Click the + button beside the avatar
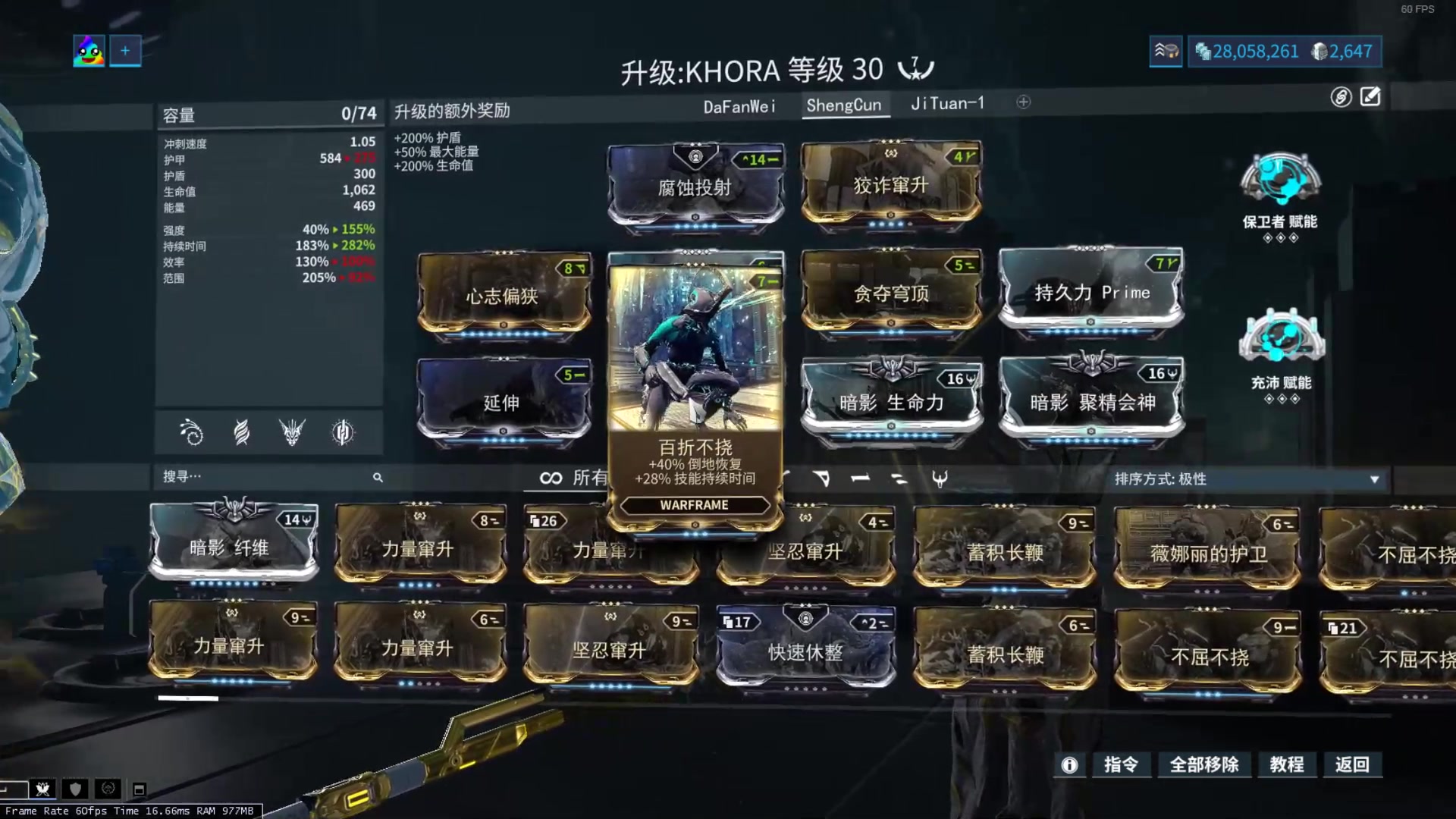 124,50
